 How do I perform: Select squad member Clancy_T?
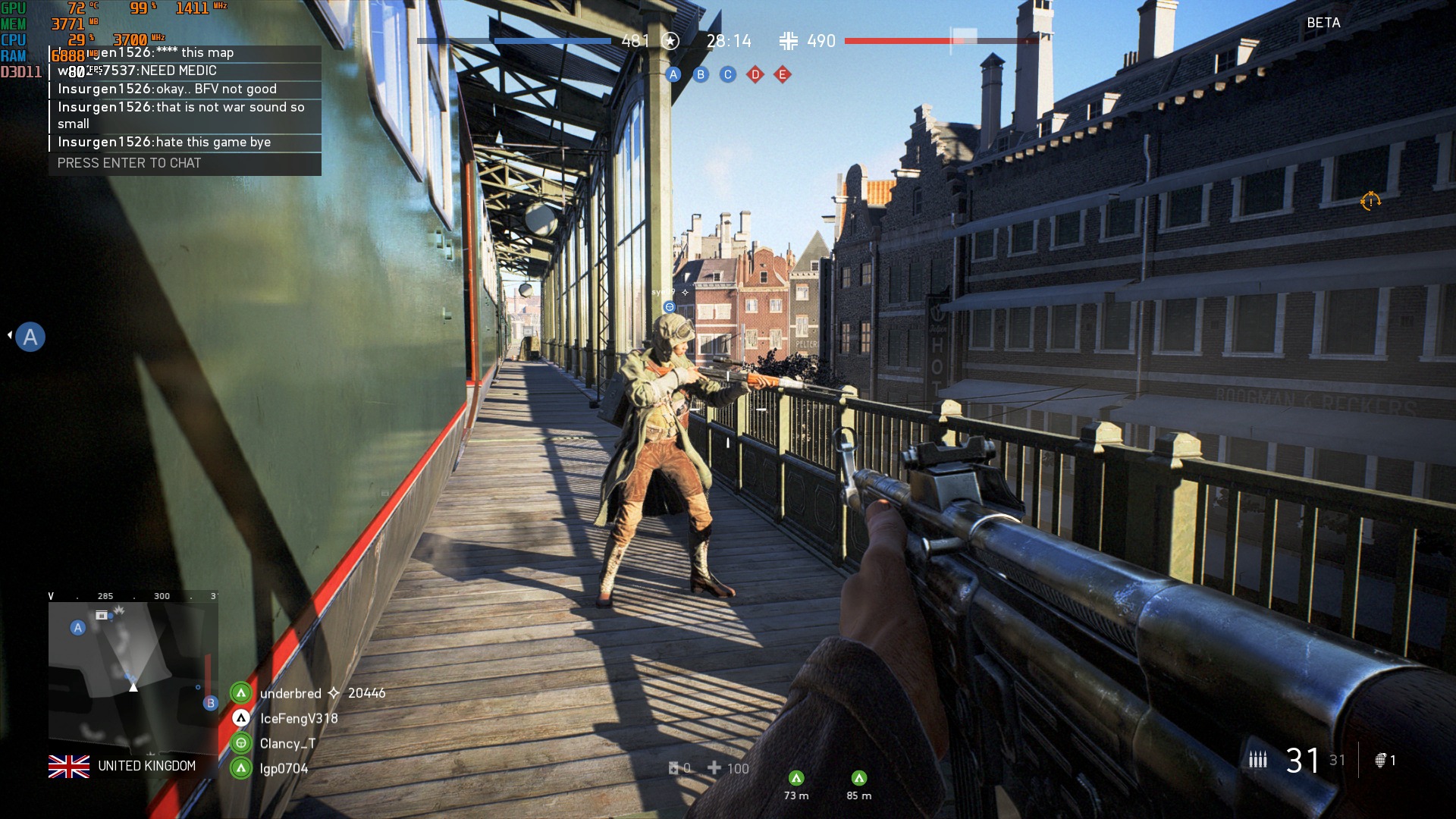(x=287, y=743)
